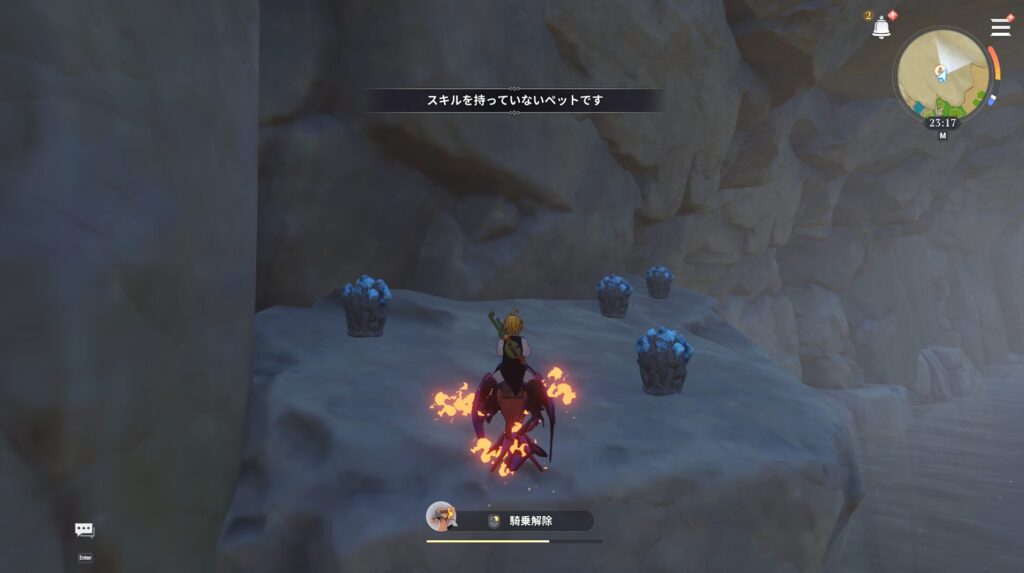Click the dismount (騎乗解除) button

[529, 521]
